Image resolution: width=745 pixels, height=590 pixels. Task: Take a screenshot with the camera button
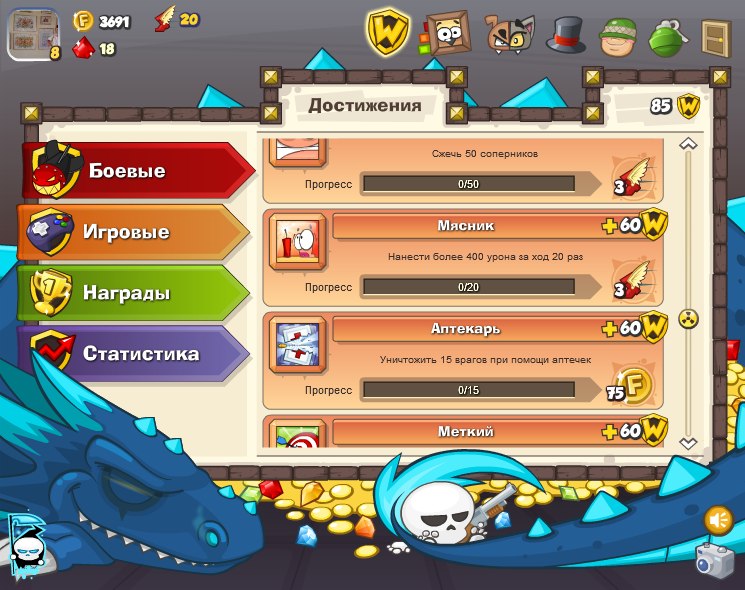pos(714,560)
